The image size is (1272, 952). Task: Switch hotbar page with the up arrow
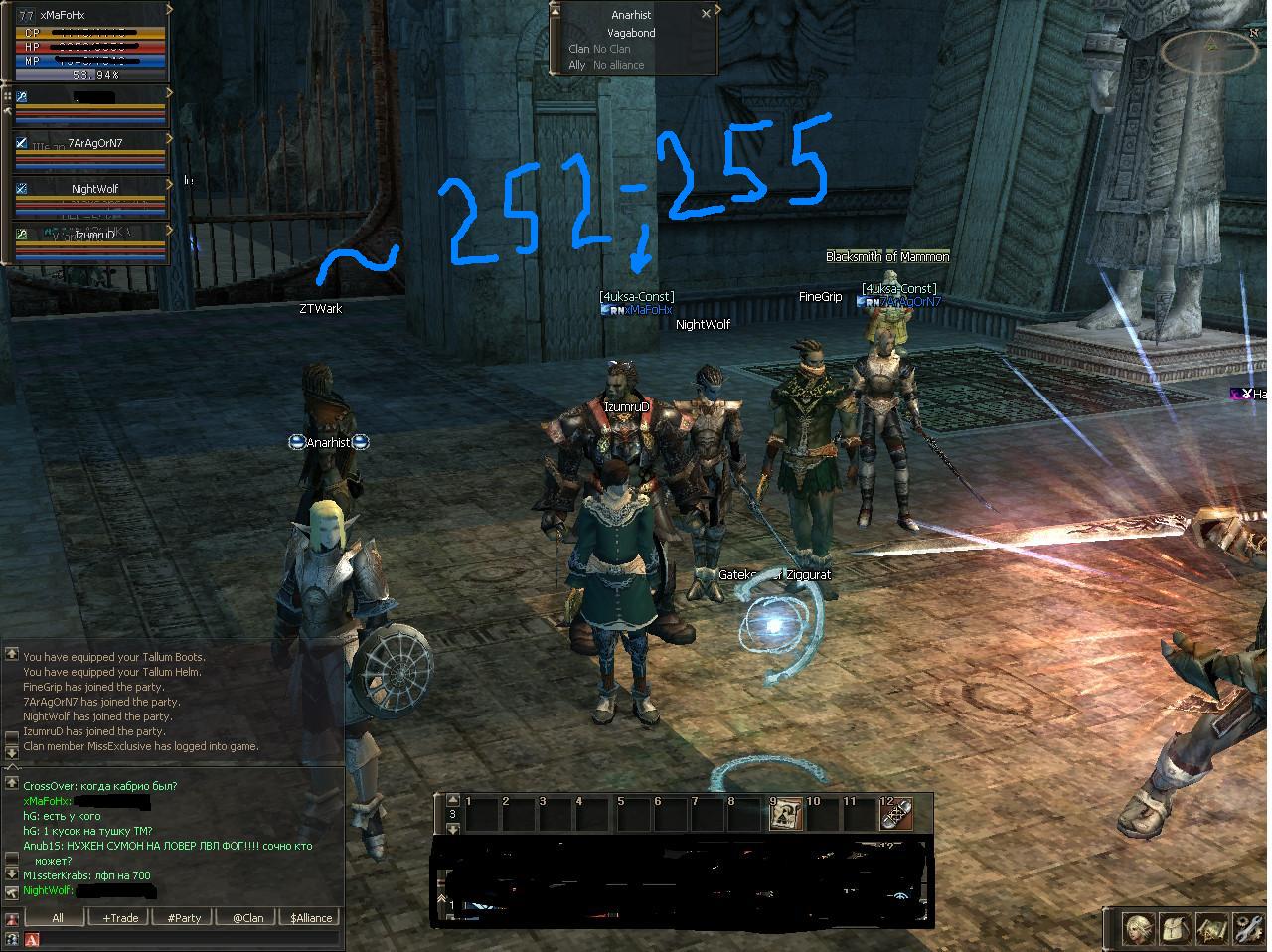[453, 800]
